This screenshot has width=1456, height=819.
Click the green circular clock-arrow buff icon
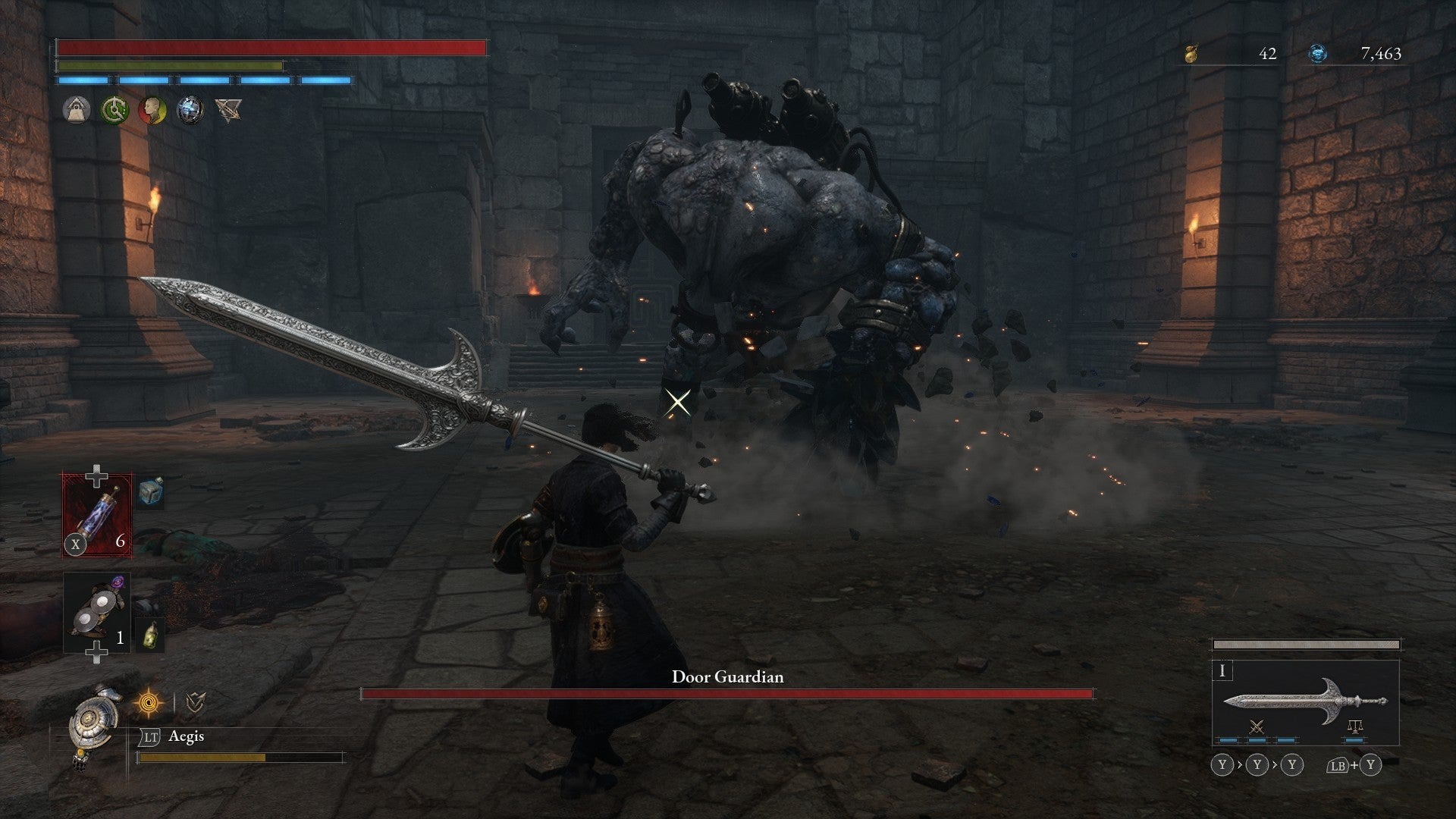[115, 110]
